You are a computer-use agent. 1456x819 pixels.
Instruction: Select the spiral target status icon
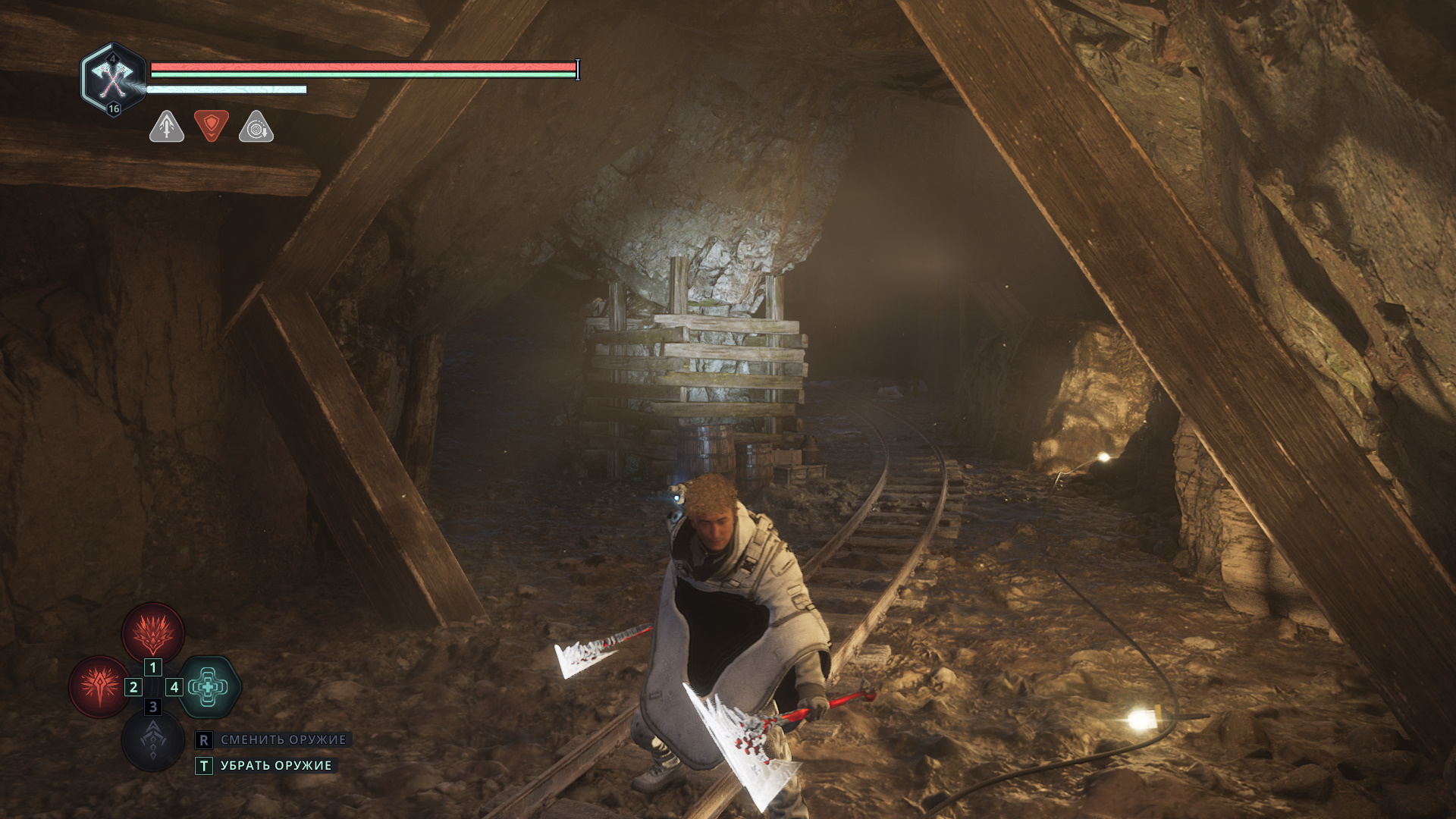[x=256, y=127]
